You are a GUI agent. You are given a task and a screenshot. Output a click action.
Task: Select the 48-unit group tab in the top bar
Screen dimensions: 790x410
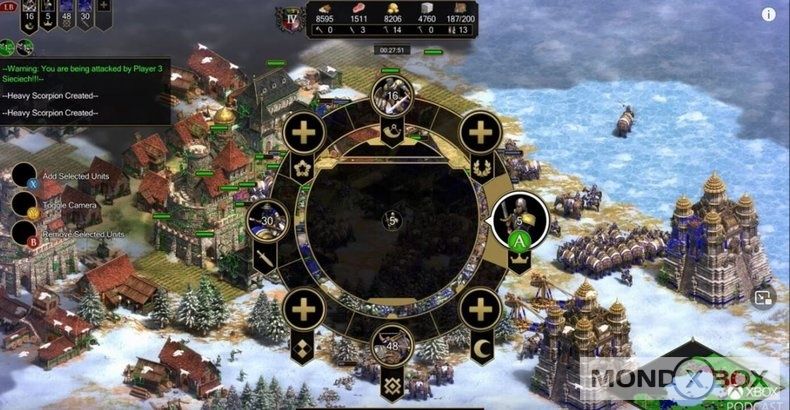coord(66,13)
